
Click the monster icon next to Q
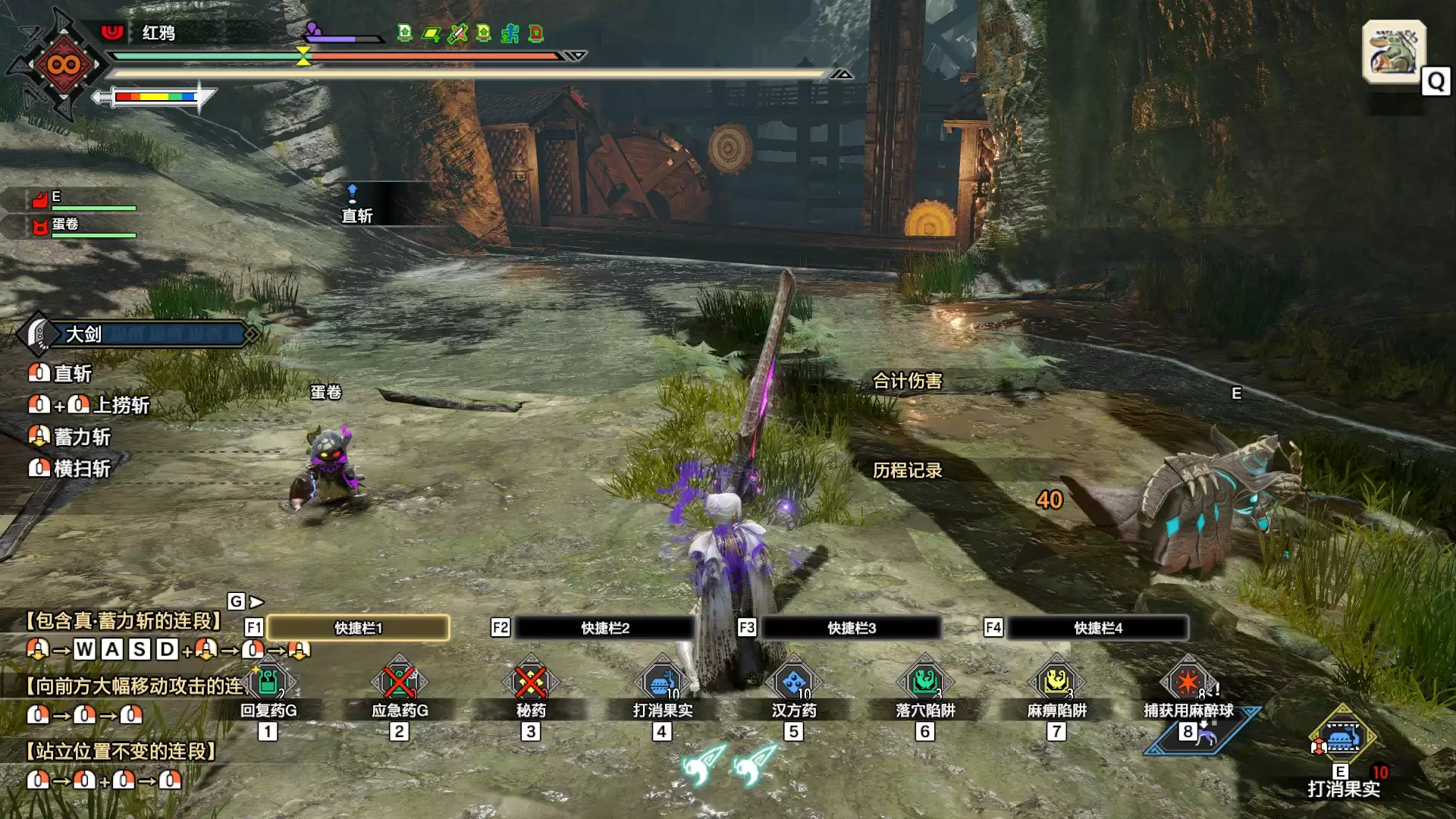(x=1394, y=53)
